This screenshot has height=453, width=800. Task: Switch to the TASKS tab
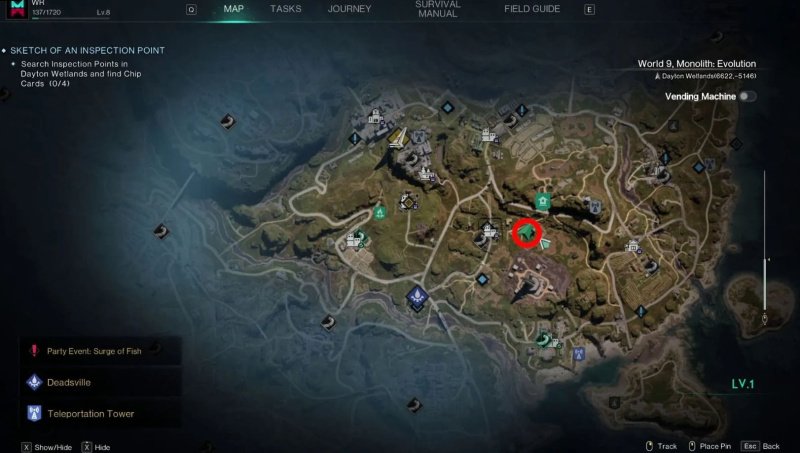285,9
